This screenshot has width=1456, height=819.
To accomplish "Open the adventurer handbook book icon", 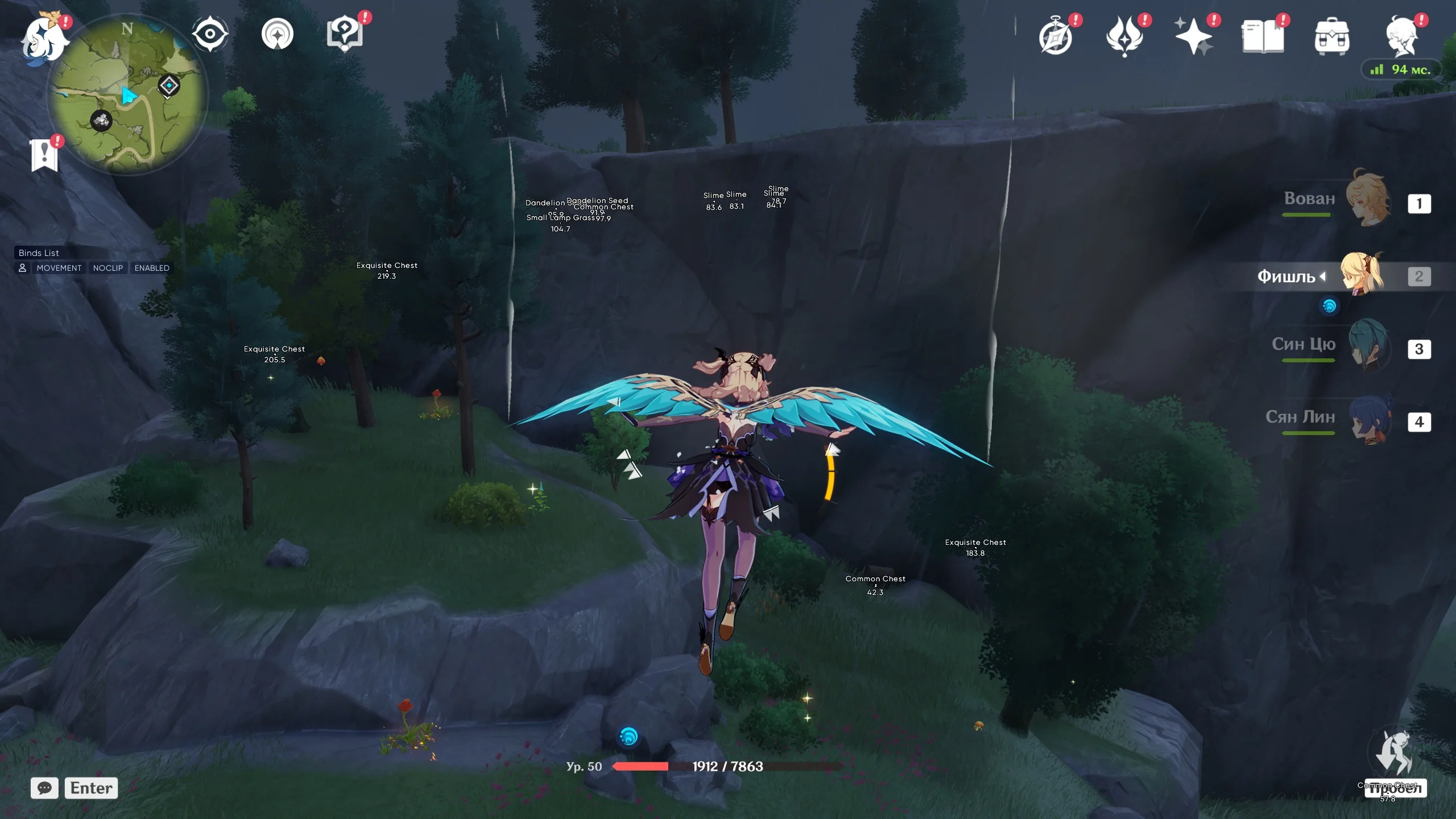I will click(x=1263, y=36).
